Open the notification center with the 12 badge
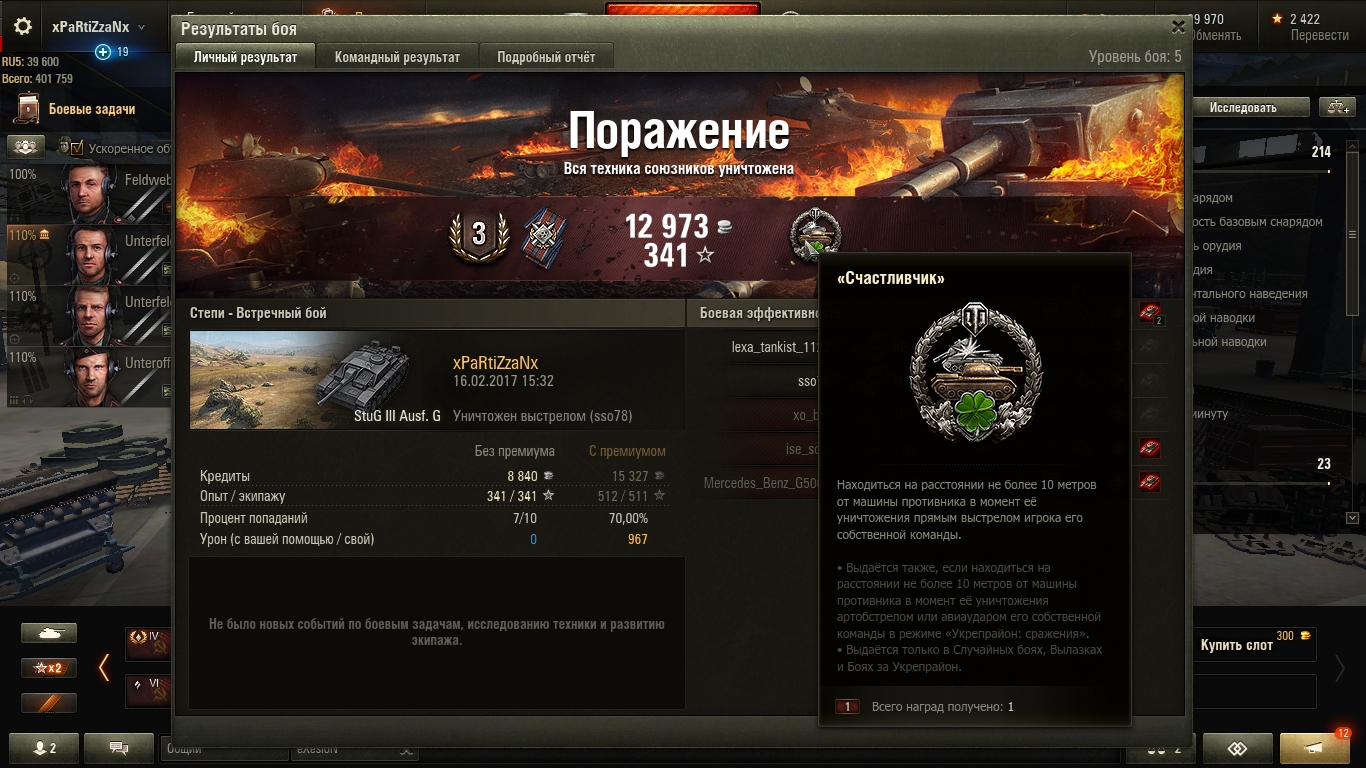 [1314, 748]
